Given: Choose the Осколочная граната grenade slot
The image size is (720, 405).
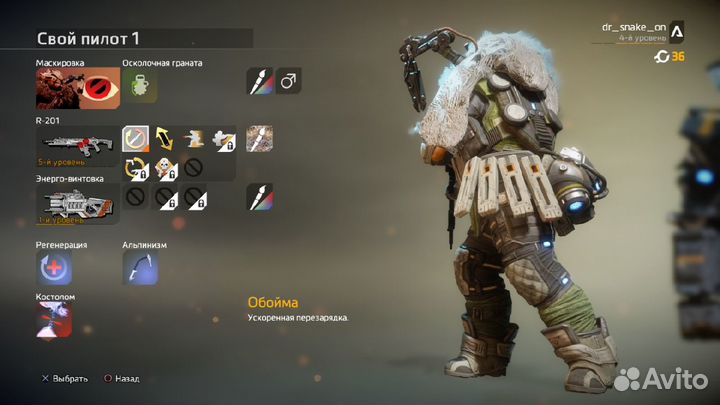Looking at the screenshot, I should 137,88.
